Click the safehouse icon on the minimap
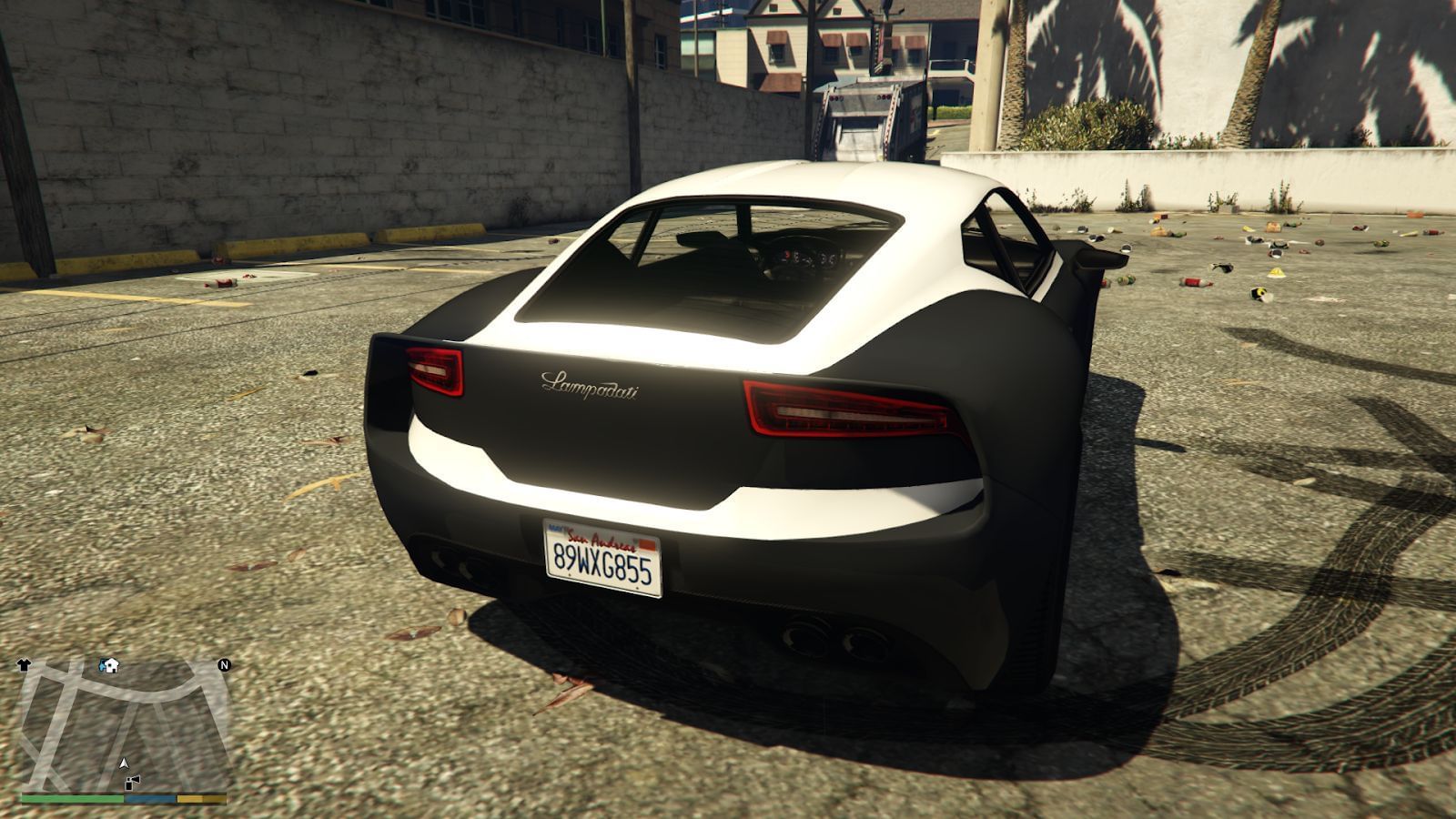This screenshot has height=819, width=1456. pyautogui.click(x=111, y=665)
